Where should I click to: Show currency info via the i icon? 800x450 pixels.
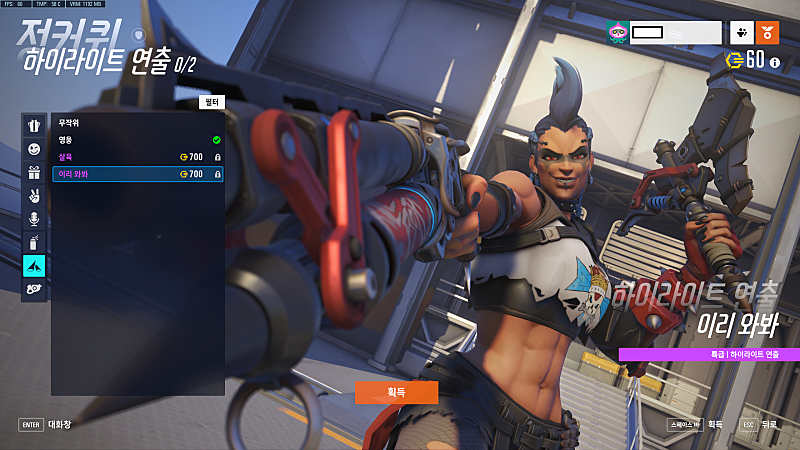click(775, 62)
